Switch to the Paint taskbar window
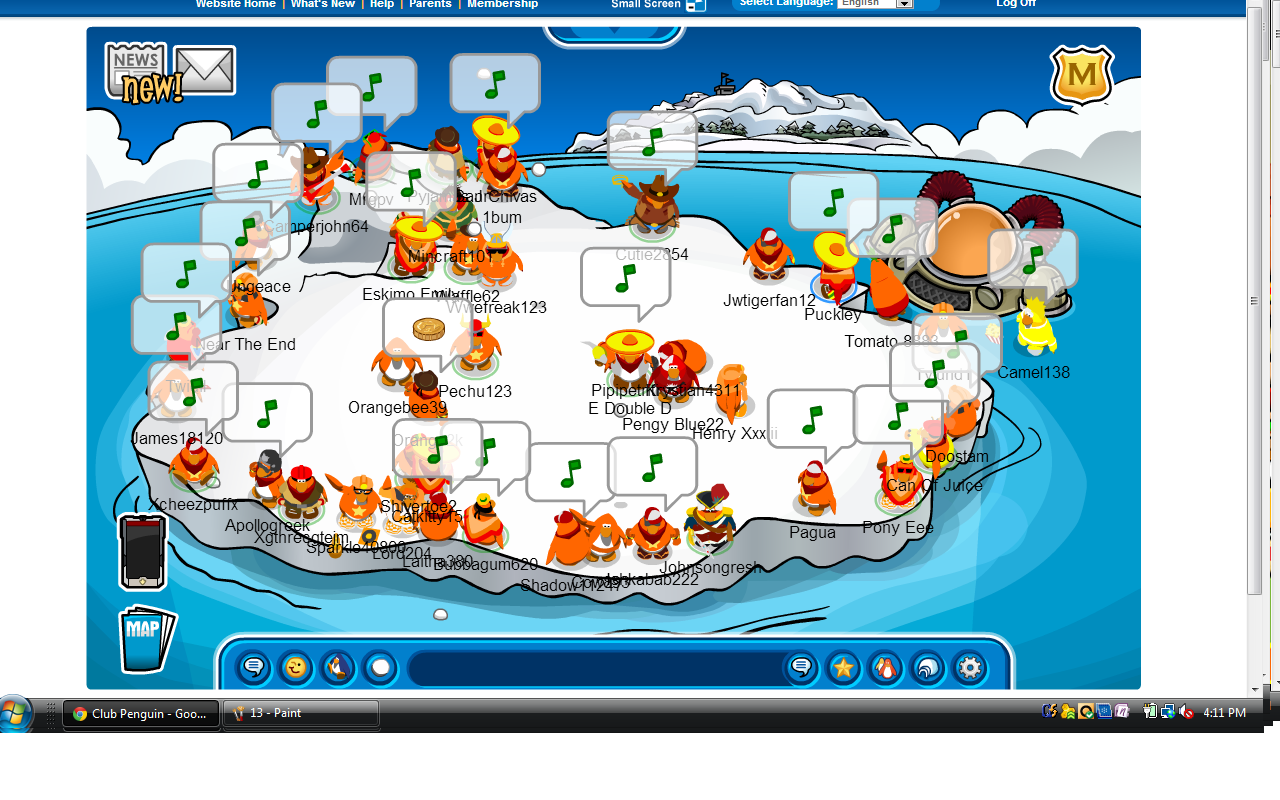Screen dimensions: 1280x800 (301, 714)
